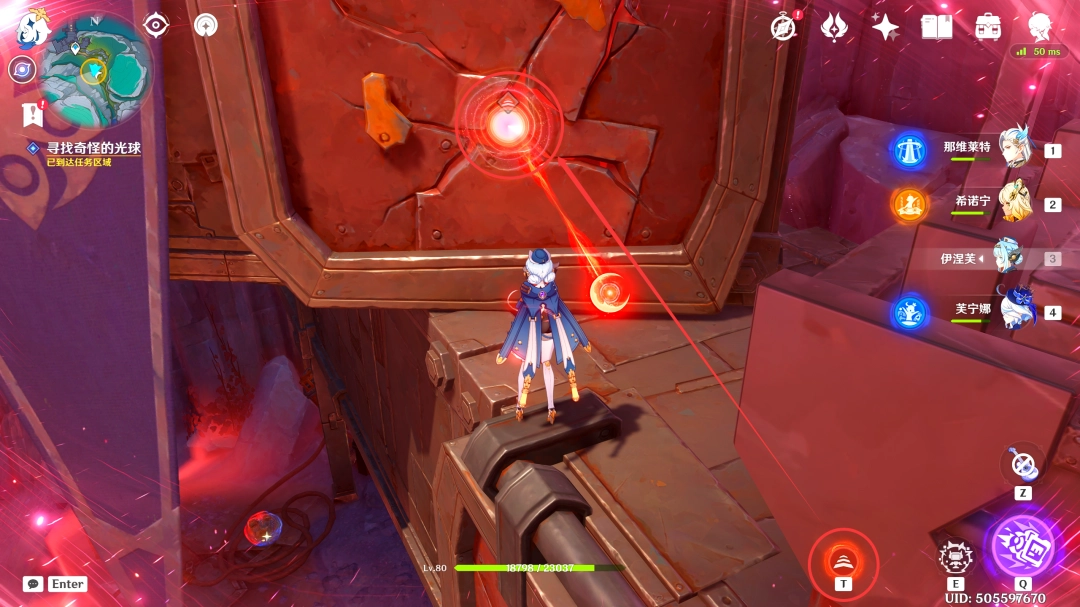Open the Wish banner icon
Image resolution: width=1080 pixels, height=607 pixels.
[x=834, y=27]
